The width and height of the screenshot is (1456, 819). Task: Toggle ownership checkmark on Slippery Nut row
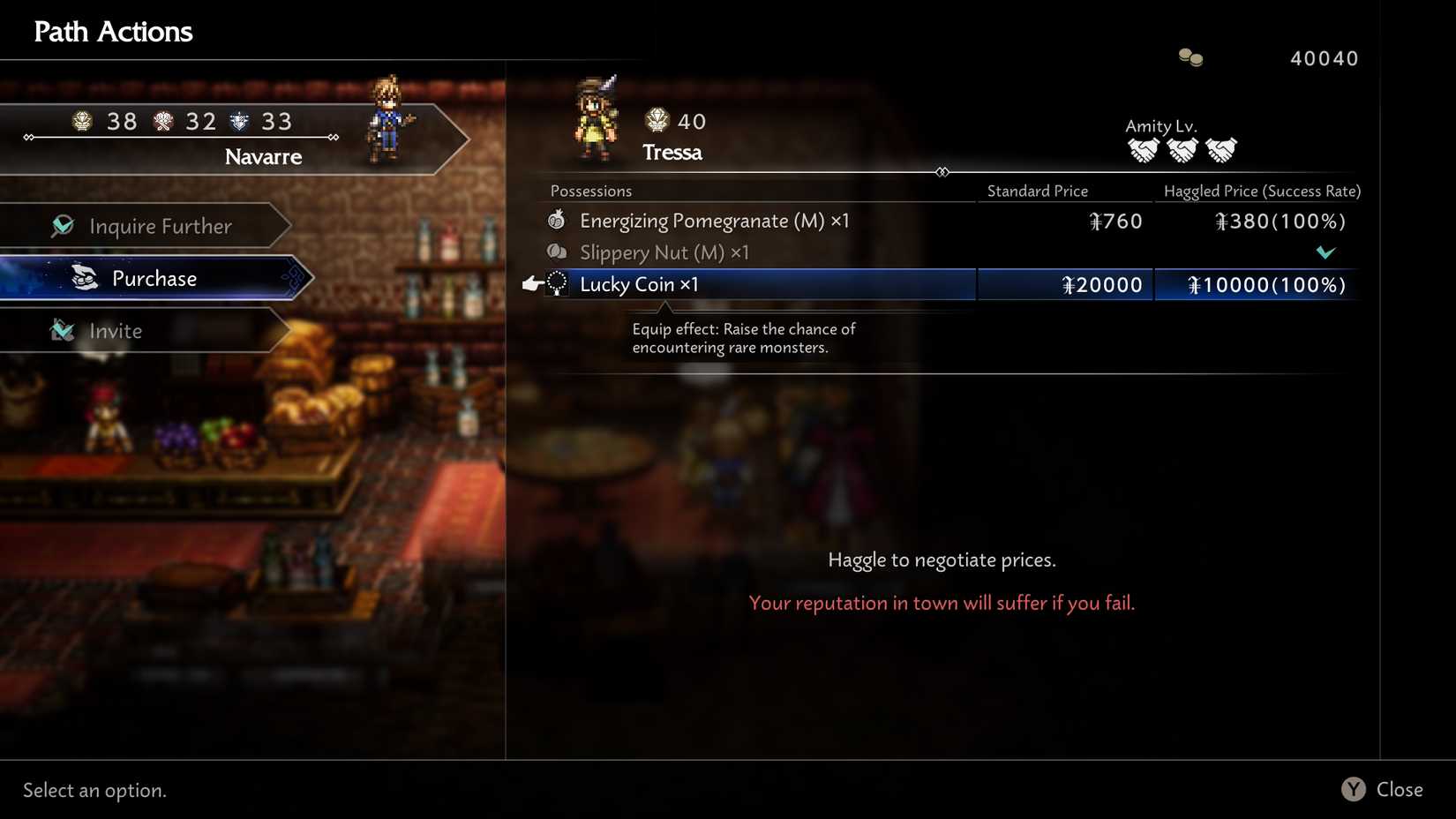click(x=1325, y=252)
